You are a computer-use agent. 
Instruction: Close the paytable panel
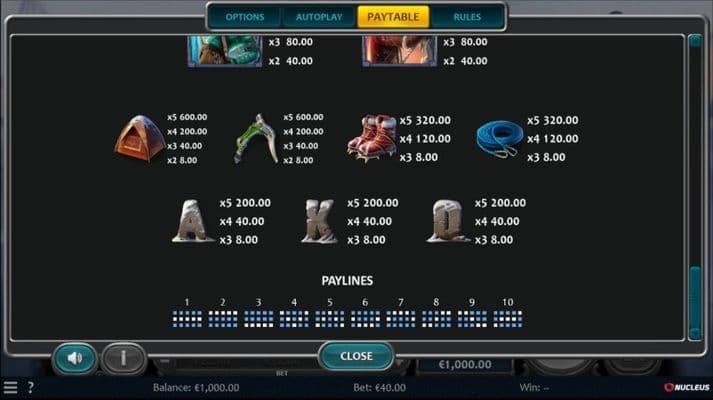click(356, 356)
